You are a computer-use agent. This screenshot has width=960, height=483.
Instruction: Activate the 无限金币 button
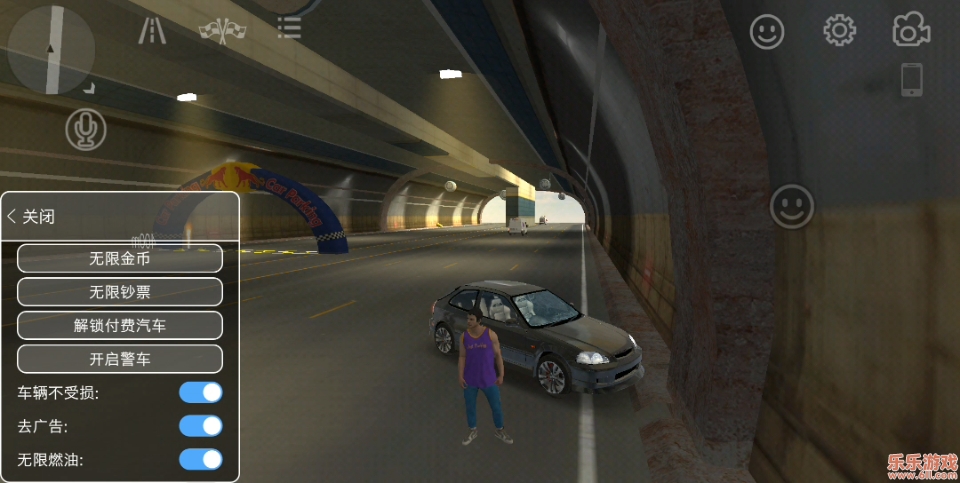(x=120, y=258)
